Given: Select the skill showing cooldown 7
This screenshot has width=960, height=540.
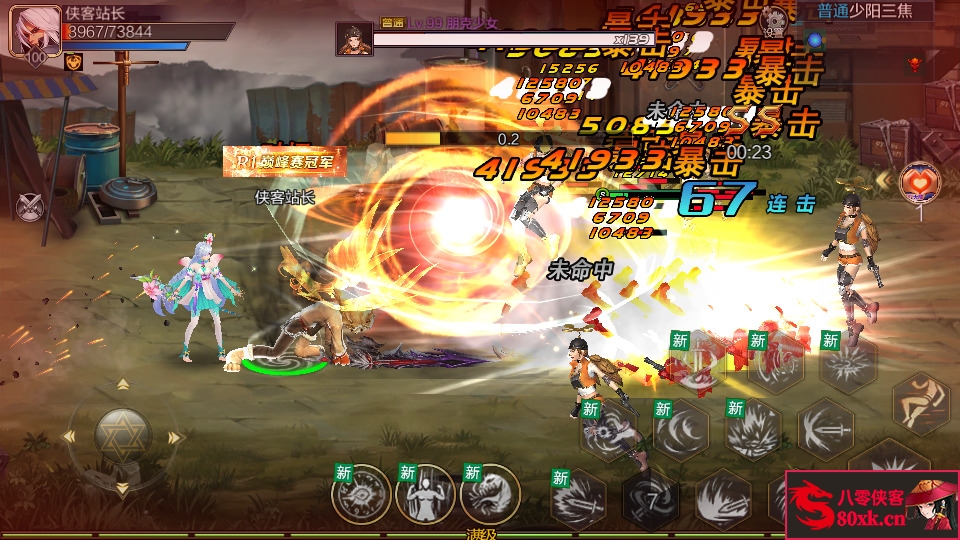Looking at the screenshot, I should coord(650,497).
